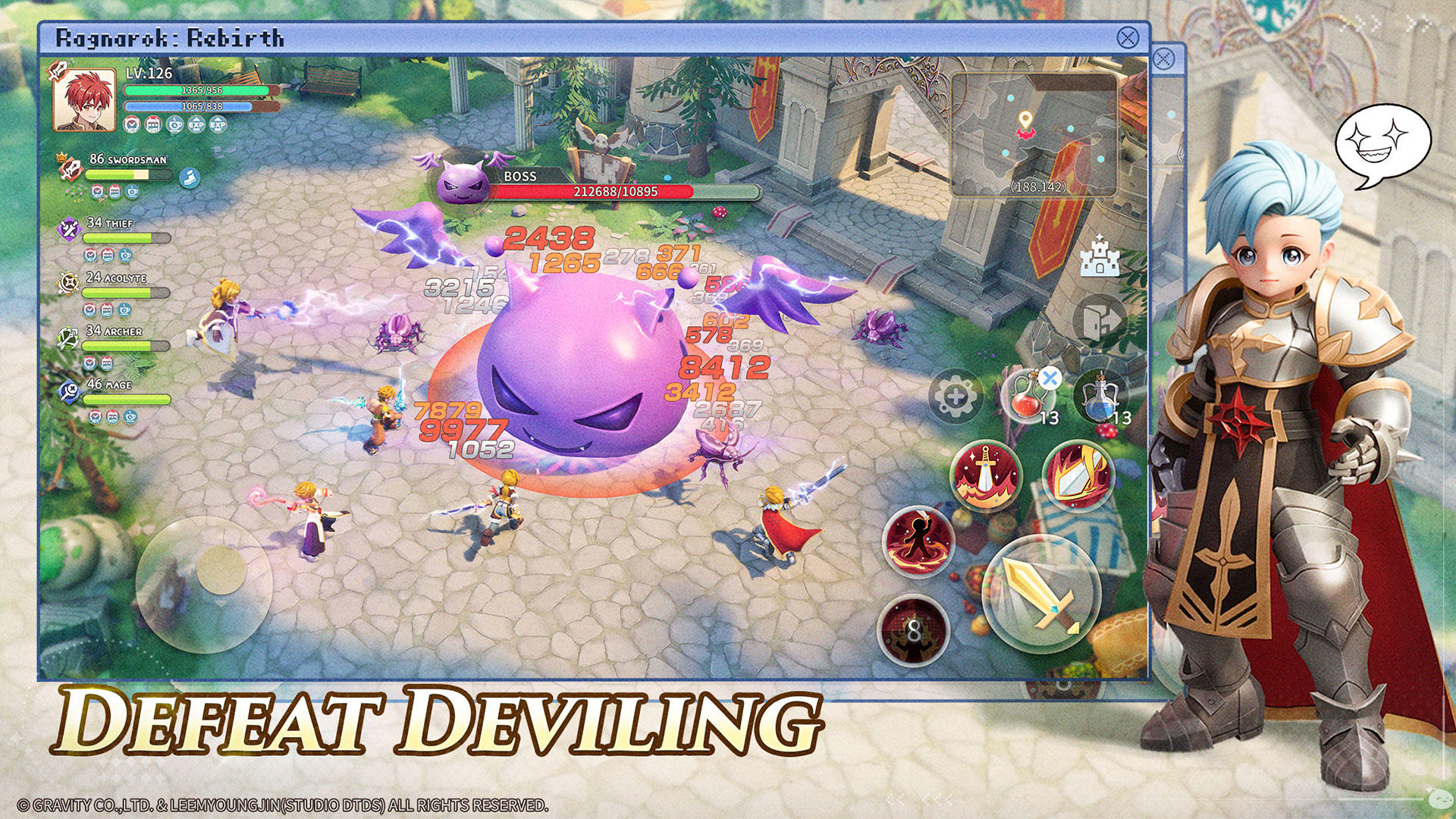Check the coffee cup buff icon
This screenshot has width=1456, height=819.
174,124
